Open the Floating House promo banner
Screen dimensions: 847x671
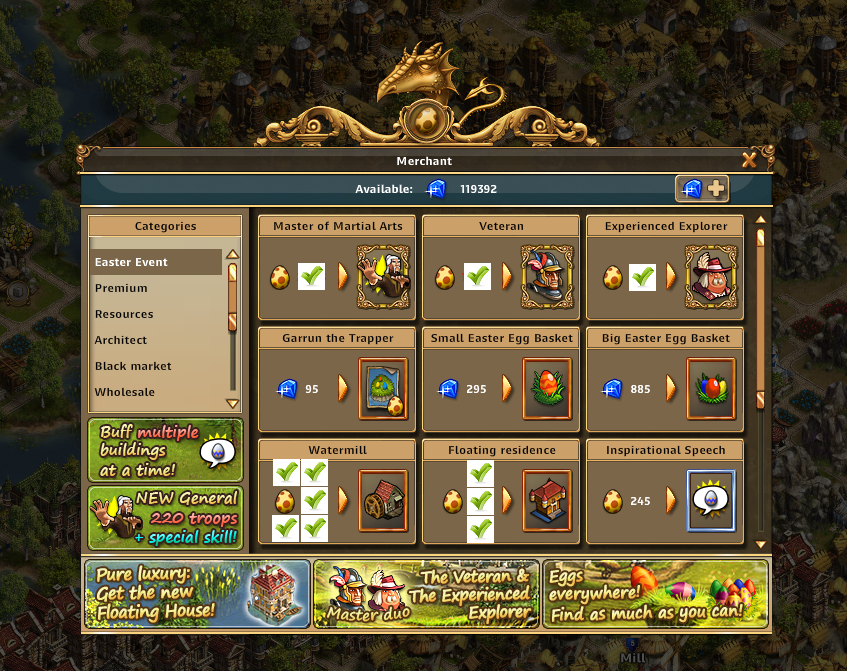click(197, 593)
